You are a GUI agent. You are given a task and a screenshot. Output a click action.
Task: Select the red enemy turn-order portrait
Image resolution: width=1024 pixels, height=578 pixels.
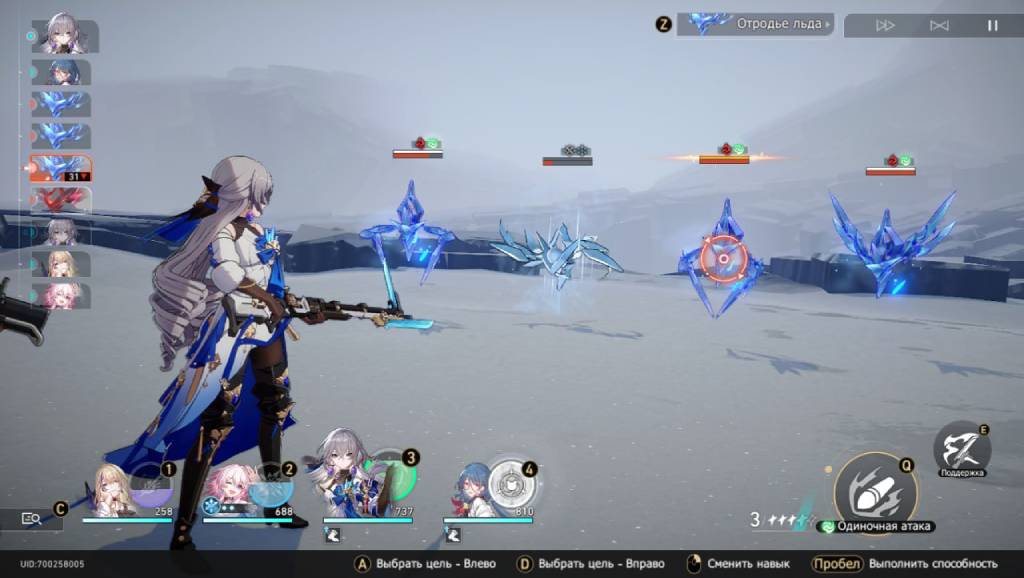(61, 200)
